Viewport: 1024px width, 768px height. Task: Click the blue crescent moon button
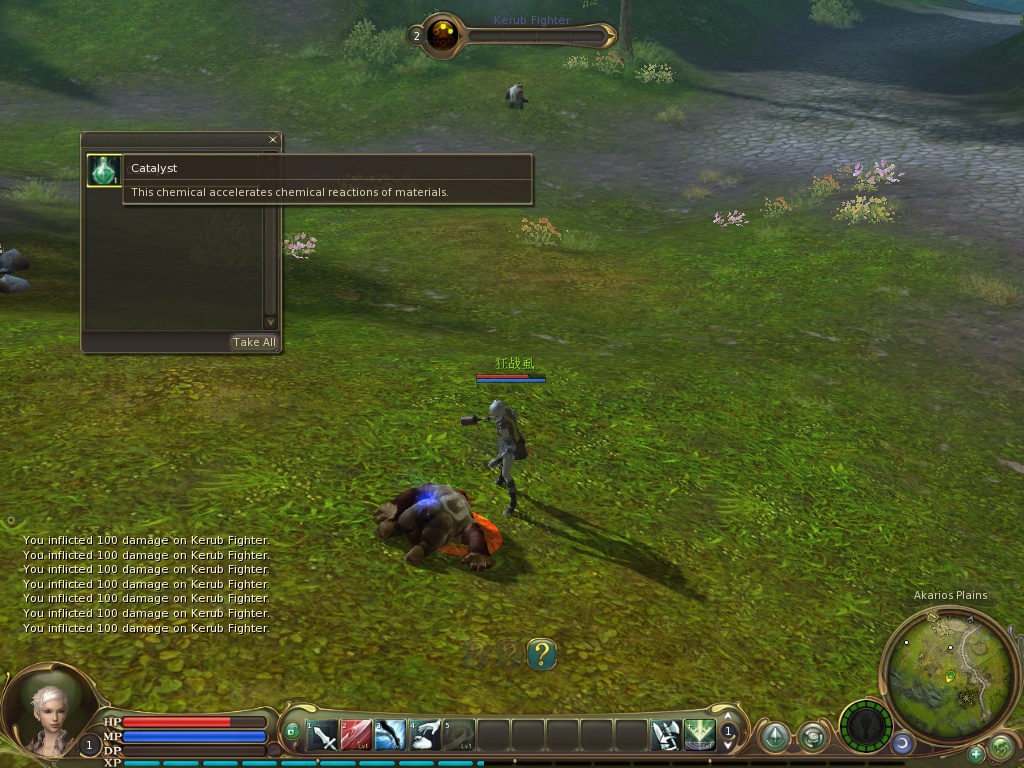[x=902, y=743]
